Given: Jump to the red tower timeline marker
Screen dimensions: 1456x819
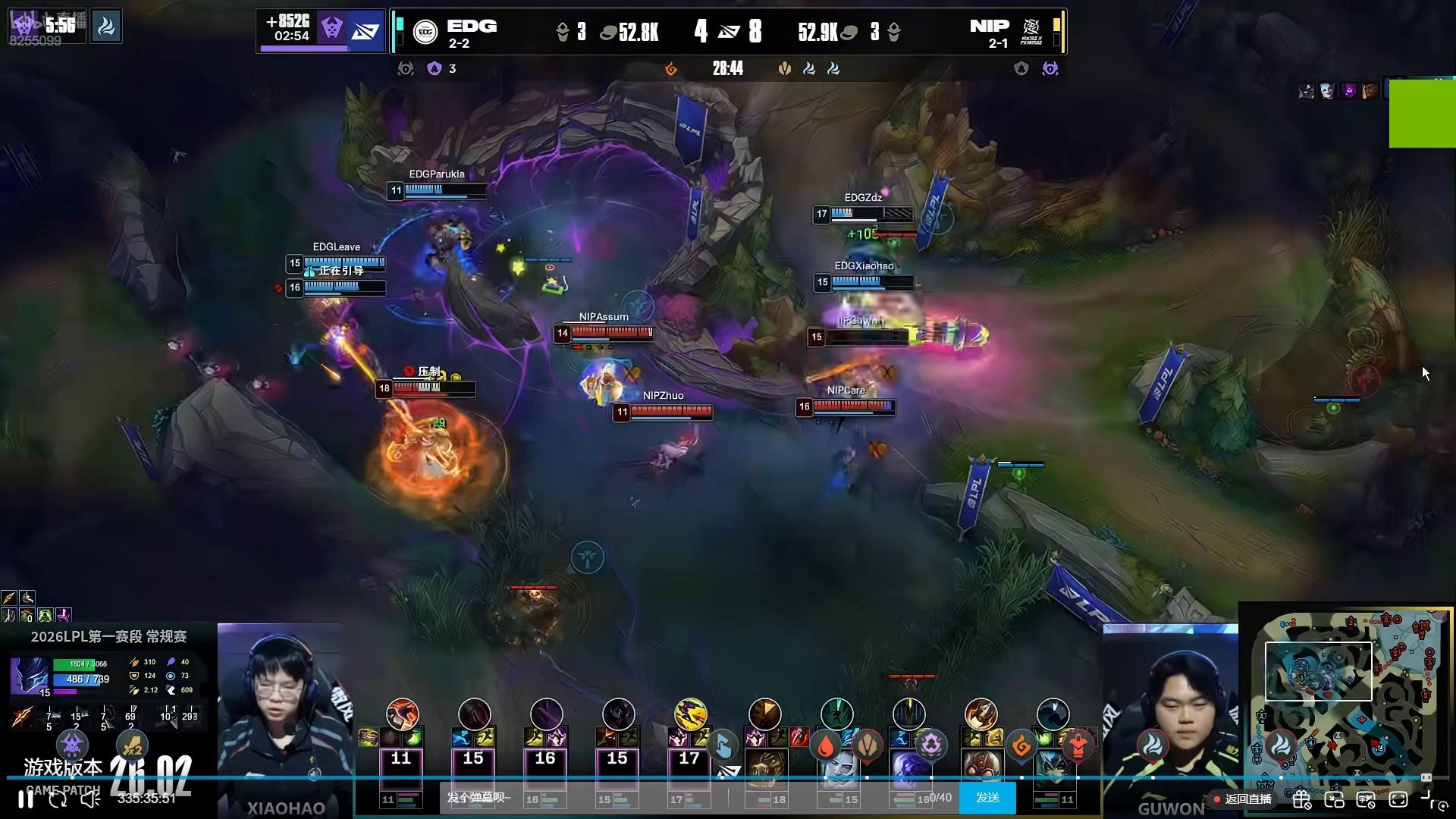Looking at the screenshot, I should [x=1078, y=746].
